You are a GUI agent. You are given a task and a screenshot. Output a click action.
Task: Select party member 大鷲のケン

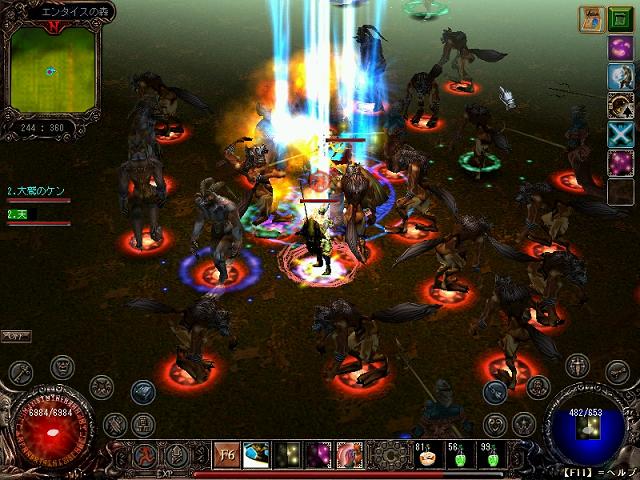[39, 190]
